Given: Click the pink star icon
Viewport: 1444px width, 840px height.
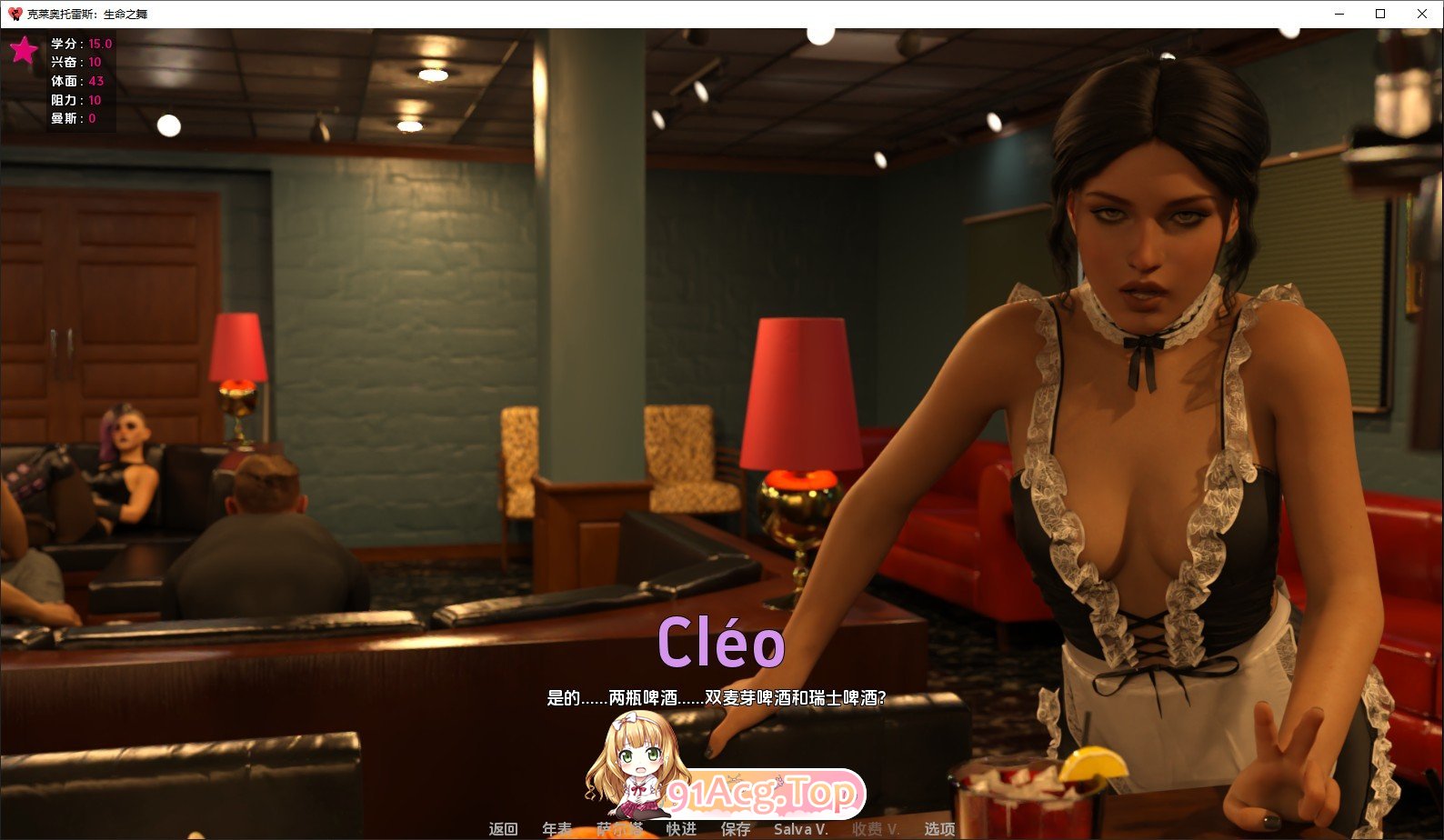Looking at the screenshot, I should point(24,50).
